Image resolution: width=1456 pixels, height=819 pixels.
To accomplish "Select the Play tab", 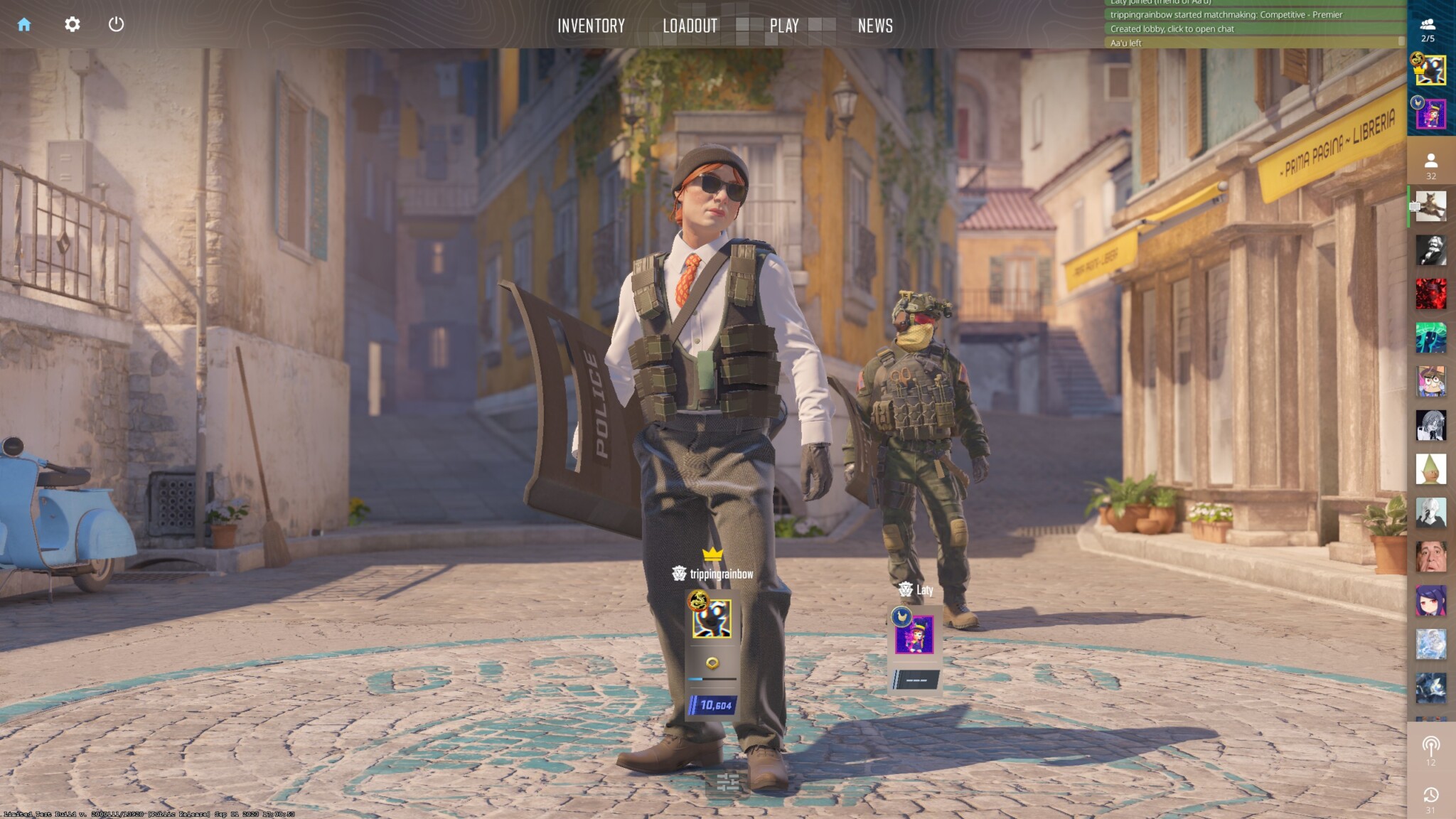I will point(784,26).
